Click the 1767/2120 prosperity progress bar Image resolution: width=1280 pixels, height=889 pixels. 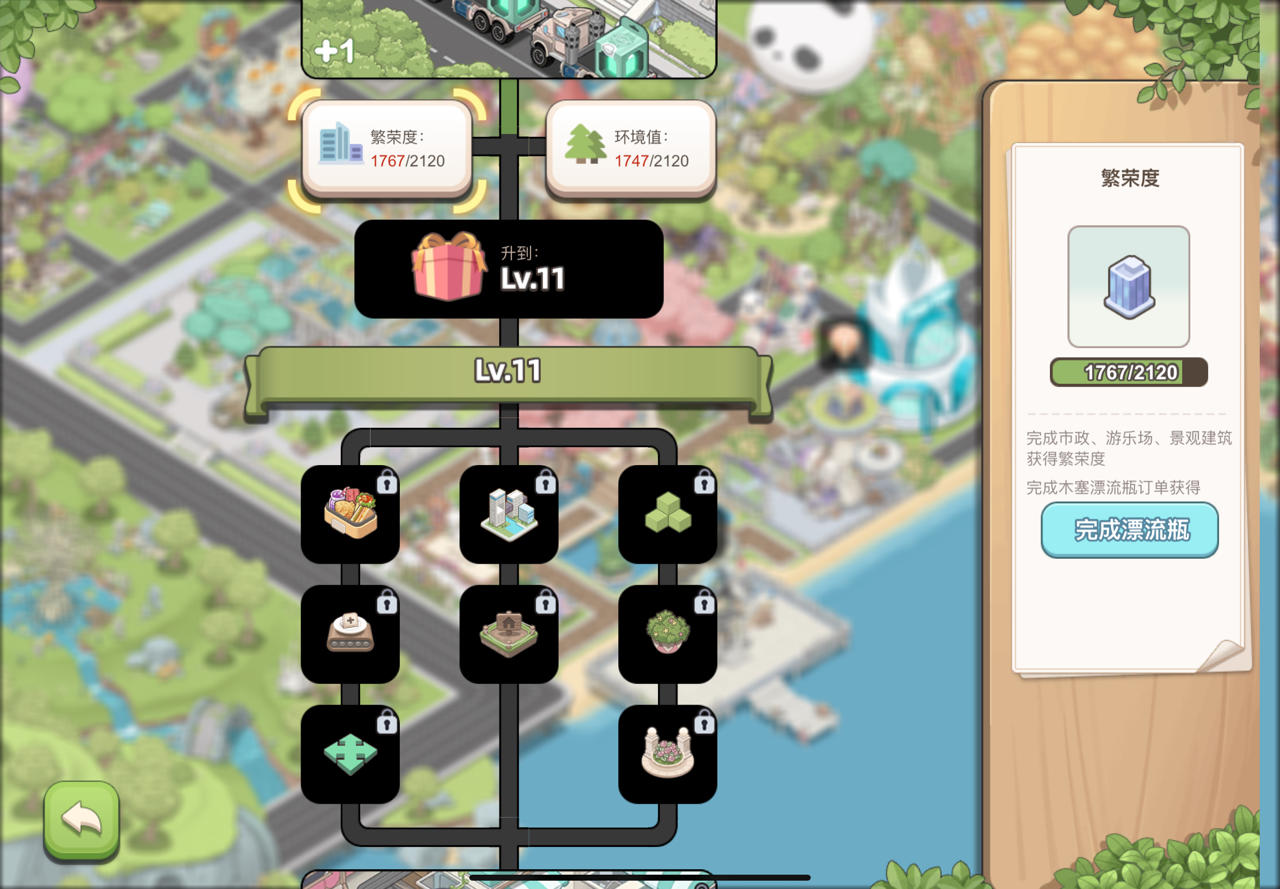(x=1128, y=371)
